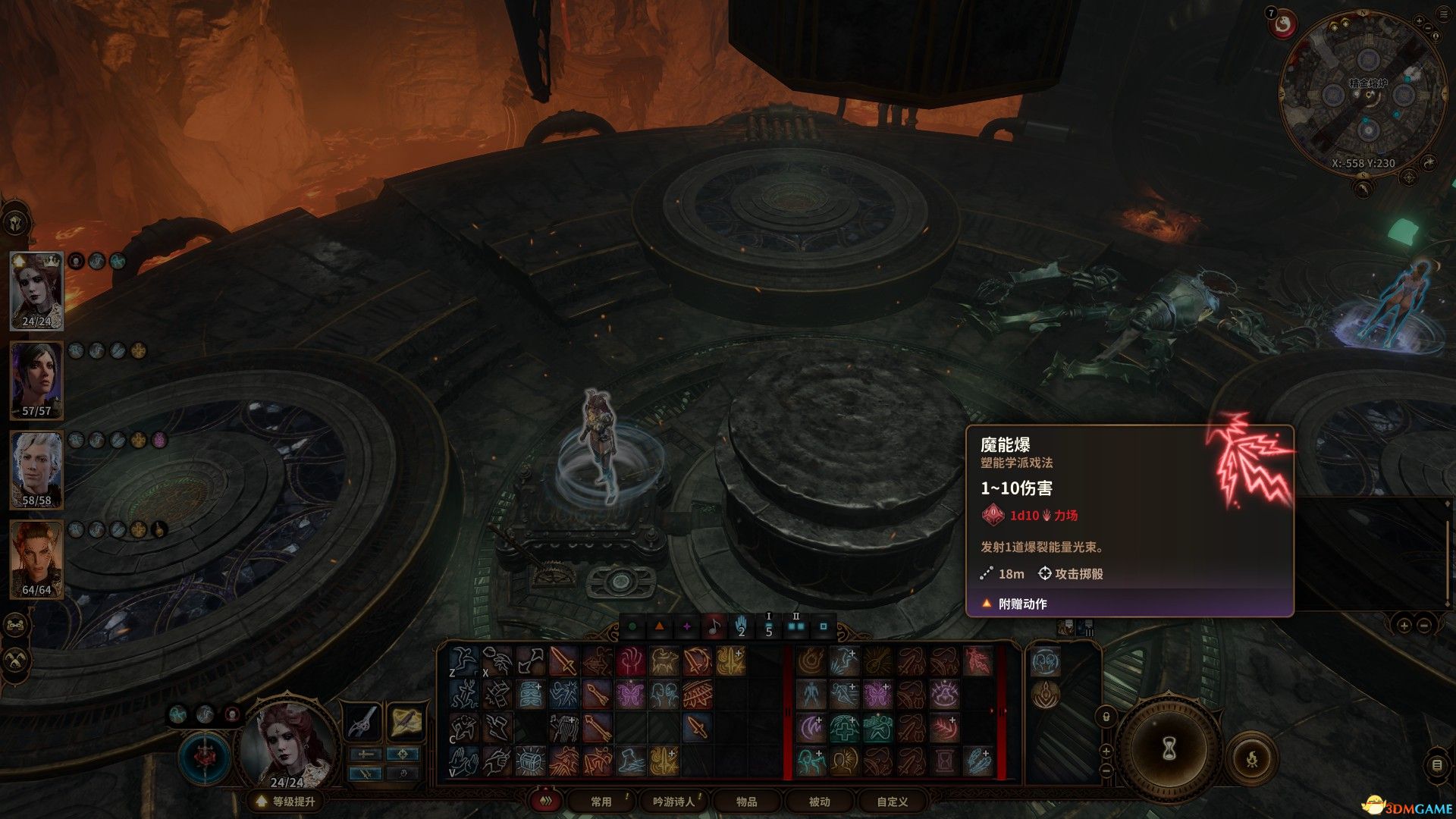Viewport: 1456px width, 819px height.
Task: End turn with the hourglass button
Action: pos(1169,748)
